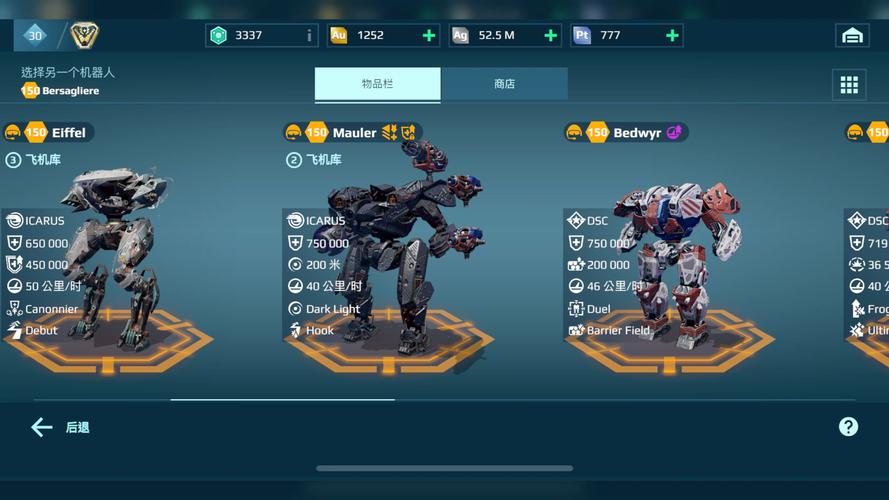Add more Pt platinum currency
Screen dimensions: 889x500
click(x=672, y=36)
